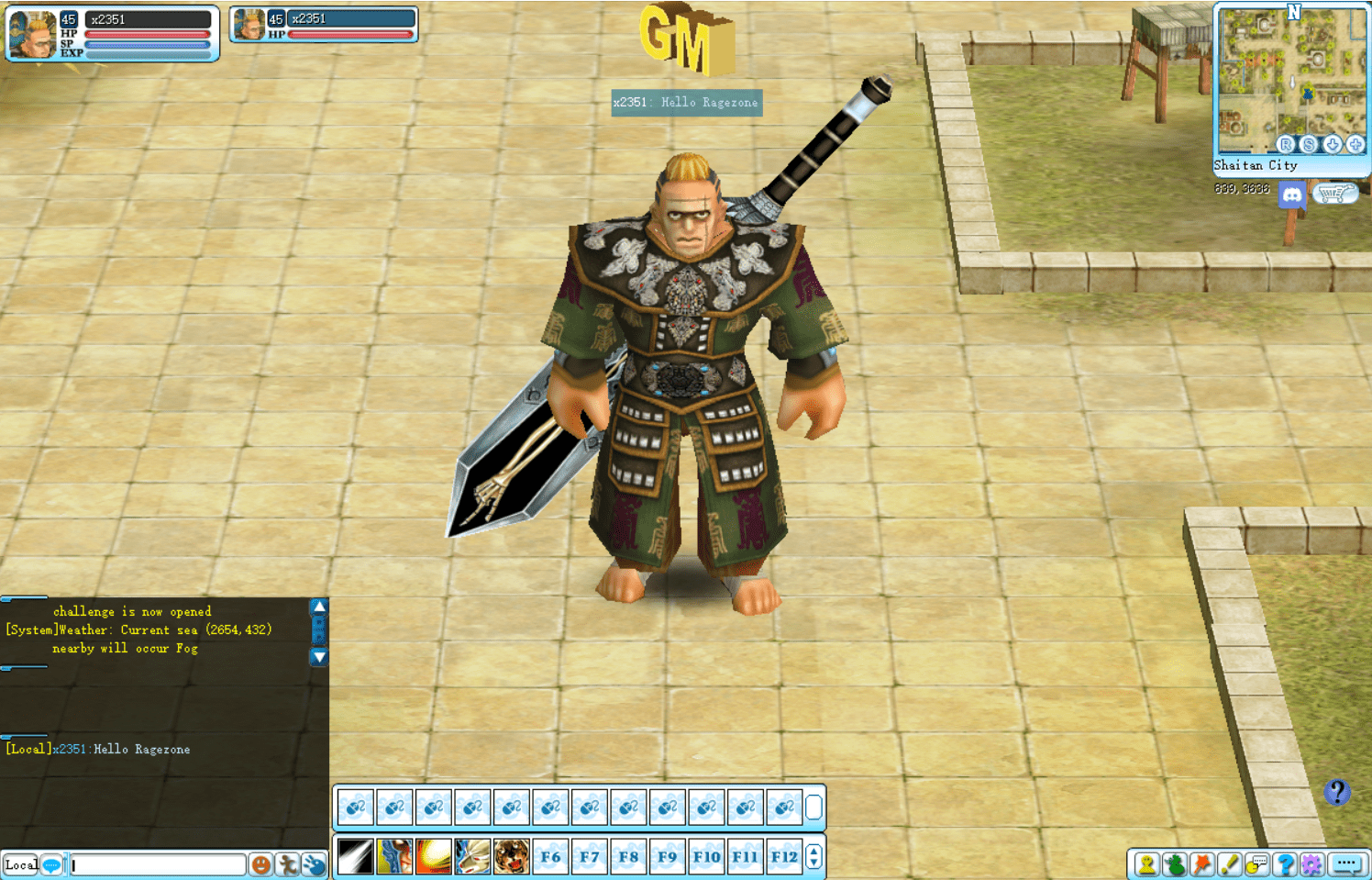Open character info with the yellow person icon

(1145, 863)
